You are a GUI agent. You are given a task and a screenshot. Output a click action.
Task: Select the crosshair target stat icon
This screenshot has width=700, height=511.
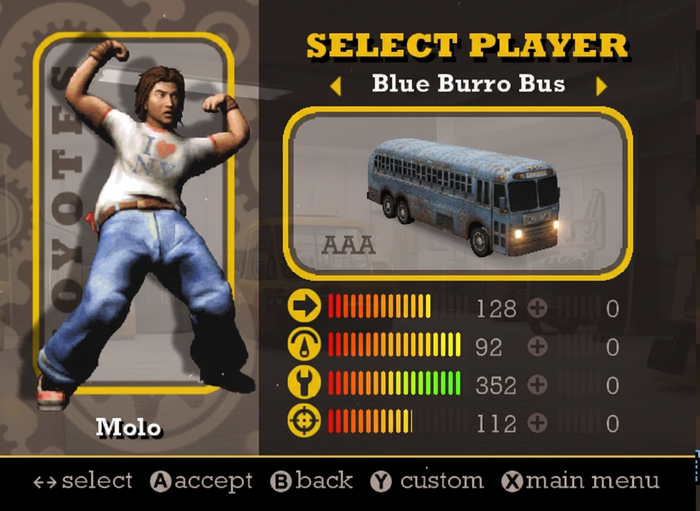click(304, 421)
